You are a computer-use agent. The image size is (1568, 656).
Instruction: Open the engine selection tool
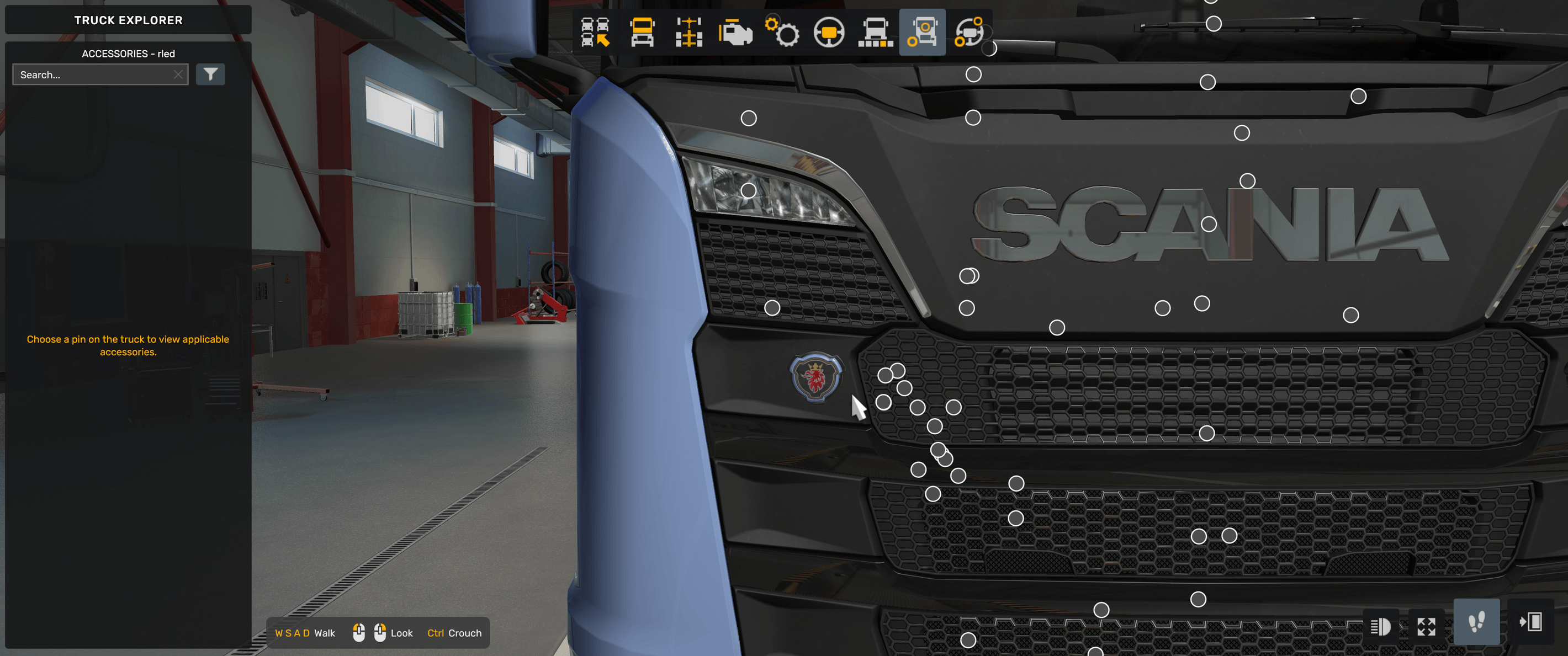click(735, 34)
